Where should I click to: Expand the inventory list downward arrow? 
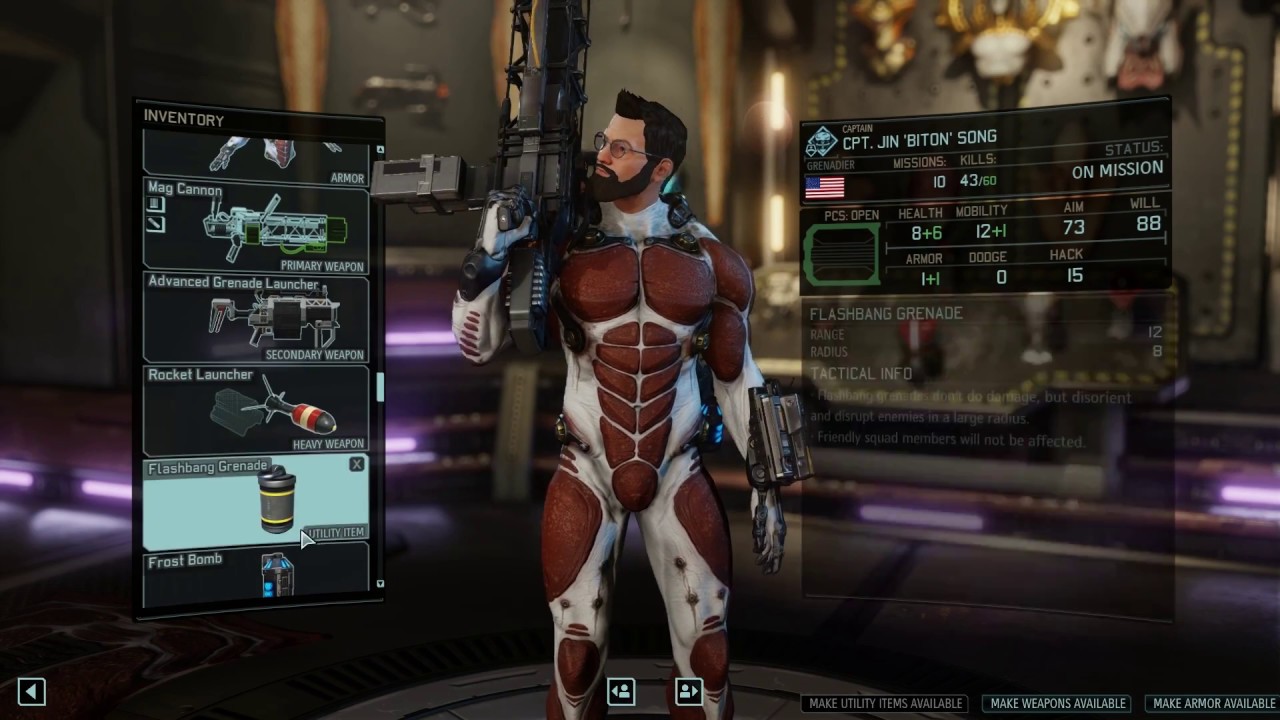tap(379, 583)
